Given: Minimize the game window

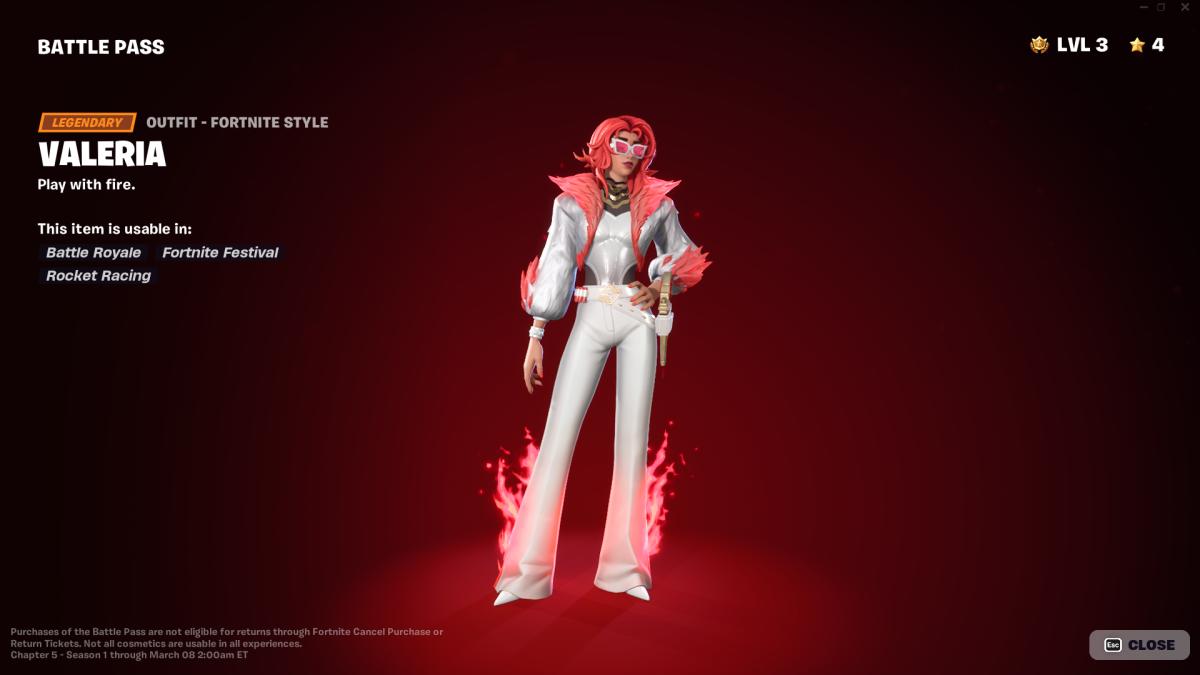Looking at the screenshot, I should [1144, 7].
